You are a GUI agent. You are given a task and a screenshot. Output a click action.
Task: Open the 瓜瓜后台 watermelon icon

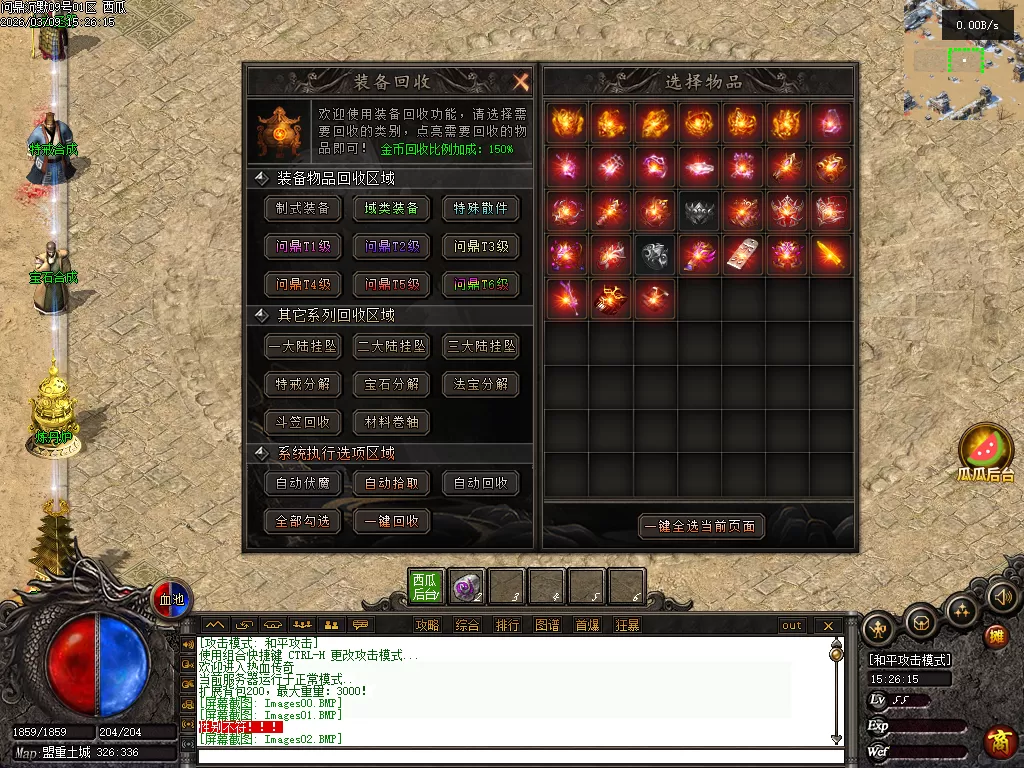pyautogui.click(x=986, y=452)
